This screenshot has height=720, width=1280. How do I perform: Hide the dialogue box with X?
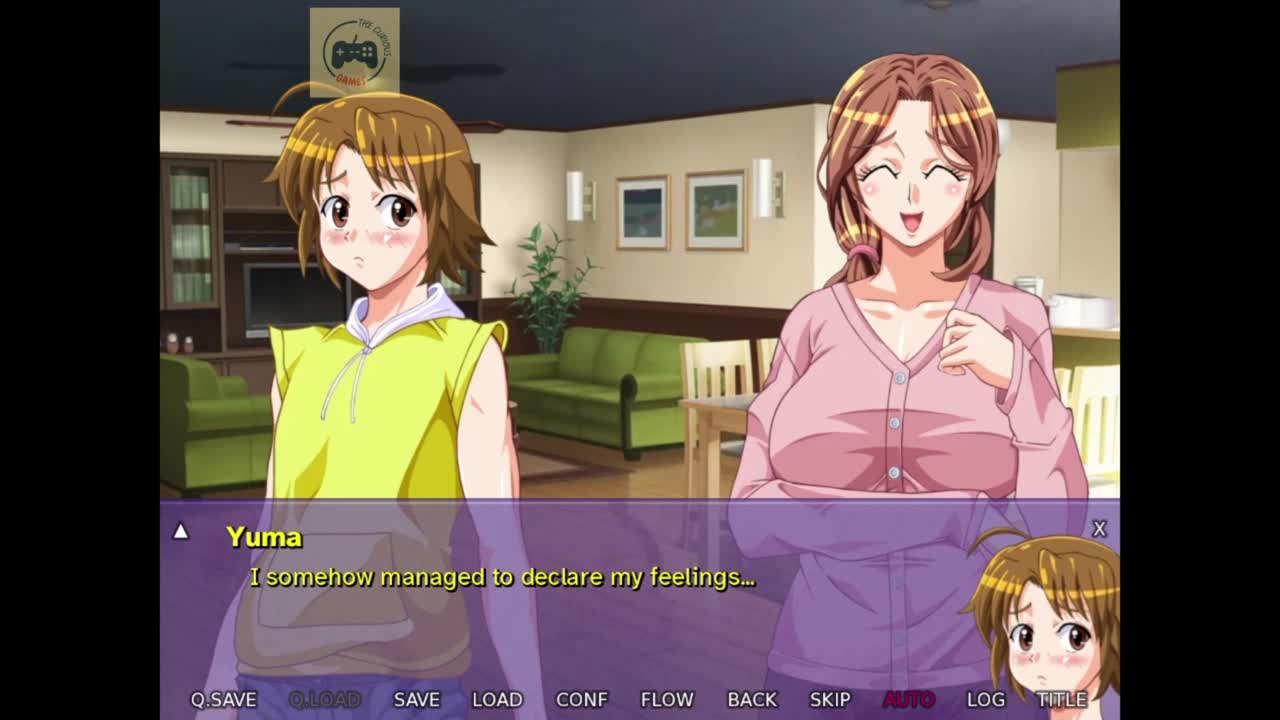1099,529
